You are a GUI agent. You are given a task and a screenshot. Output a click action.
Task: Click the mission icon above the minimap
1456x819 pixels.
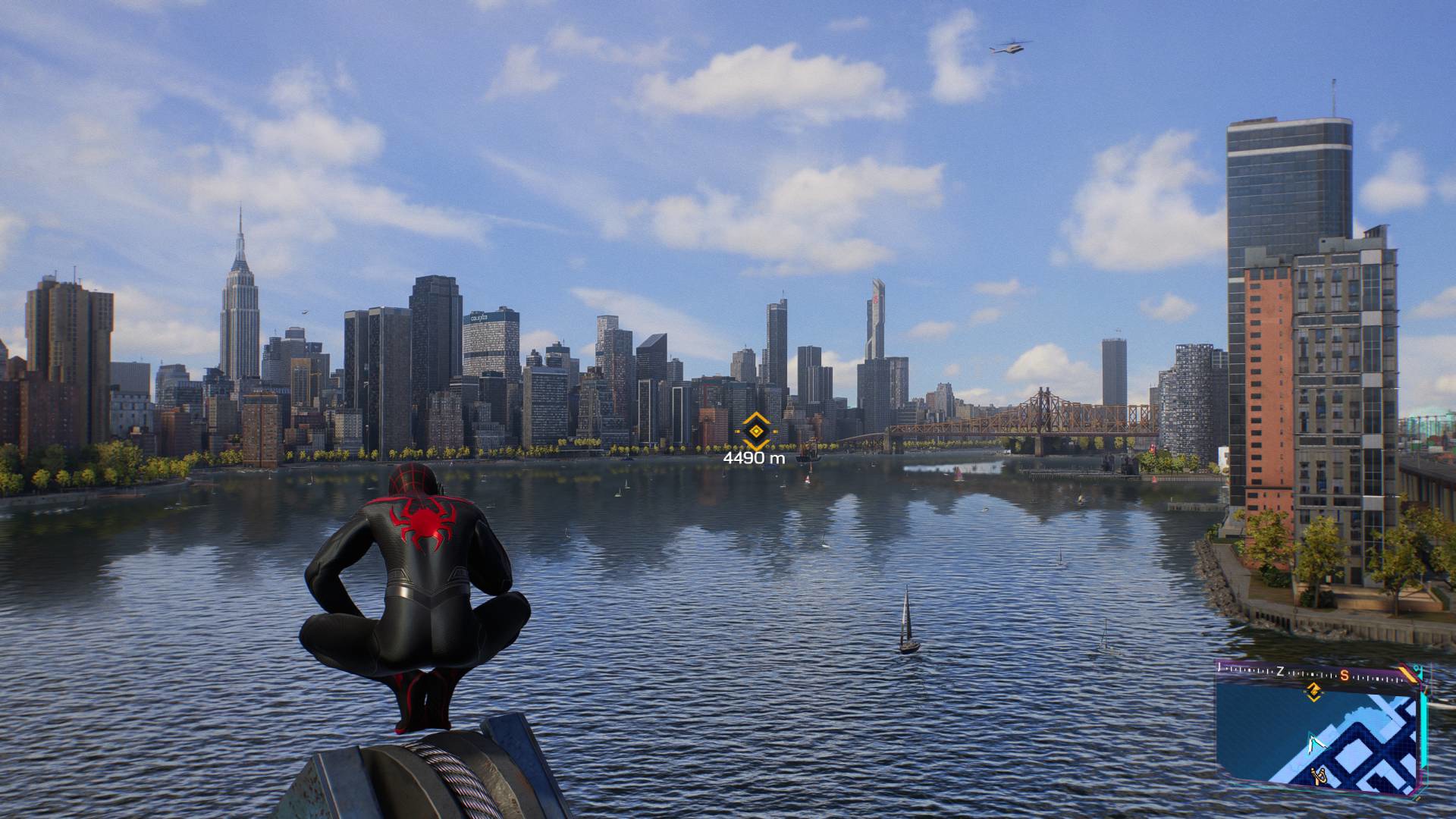click(1314, 692)
